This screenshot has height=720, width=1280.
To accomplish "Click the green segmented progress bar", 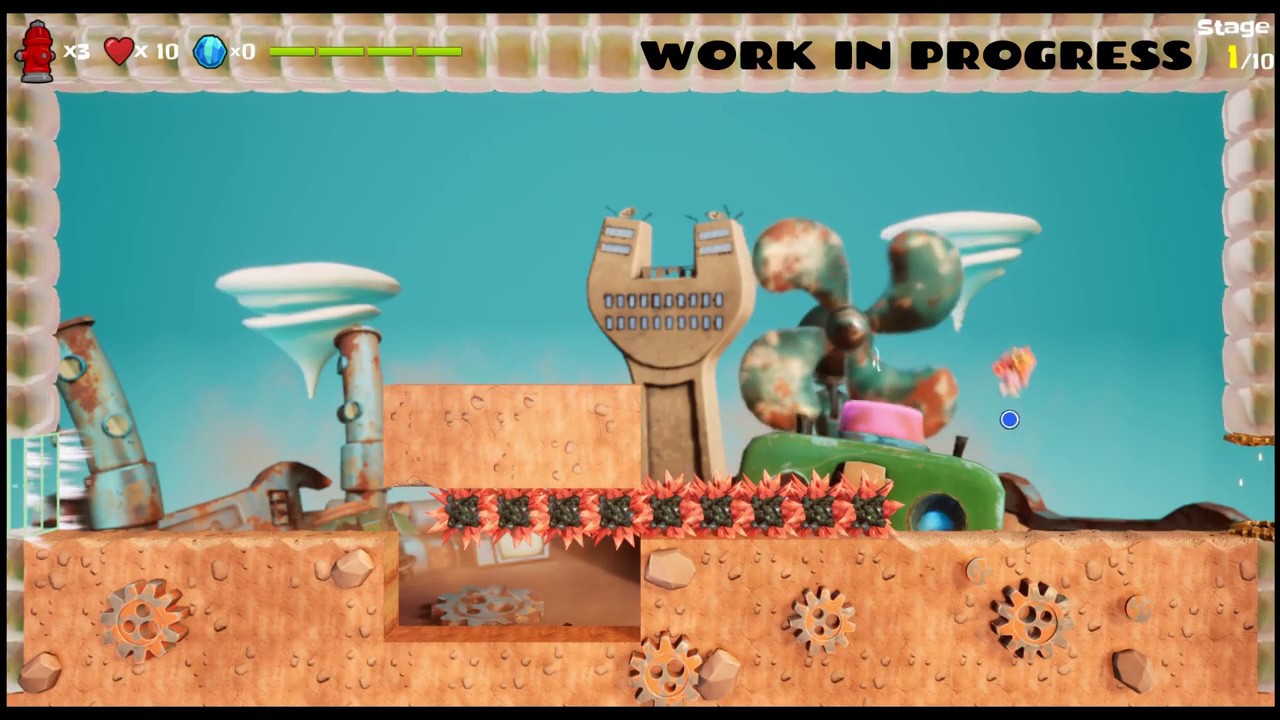I will [365, 51].
